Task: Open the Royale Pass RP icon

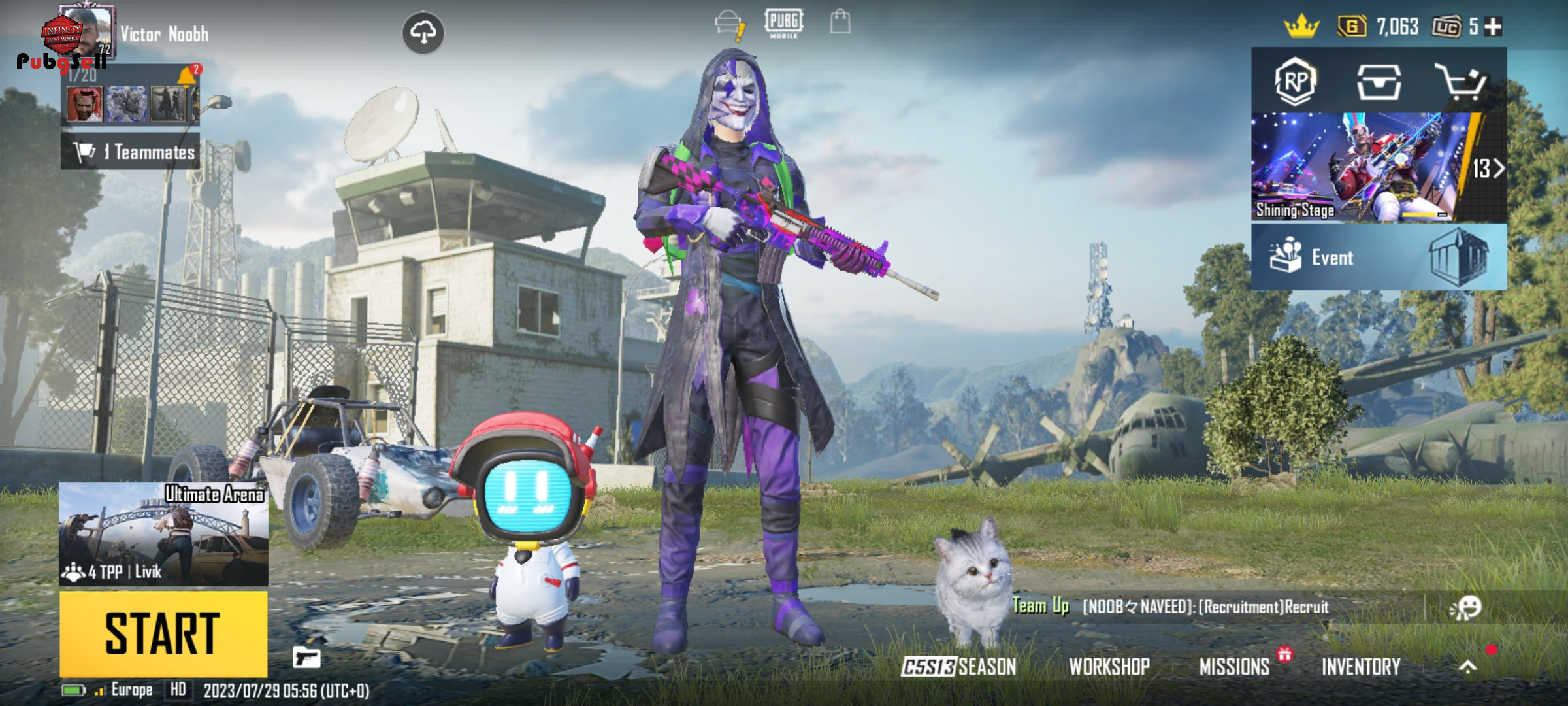Action: tap(1295, 82)
